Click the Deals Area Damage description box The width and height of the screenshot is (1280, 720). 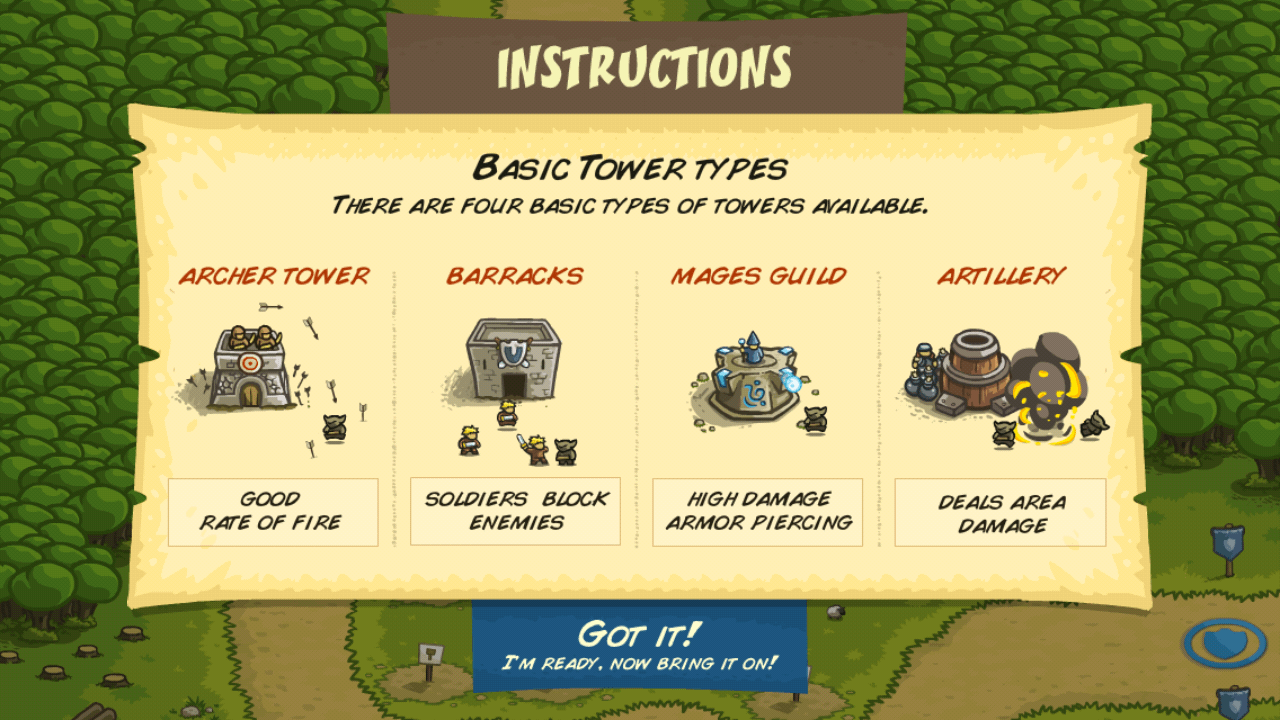pyautogui.click(x=1002, y=511)
